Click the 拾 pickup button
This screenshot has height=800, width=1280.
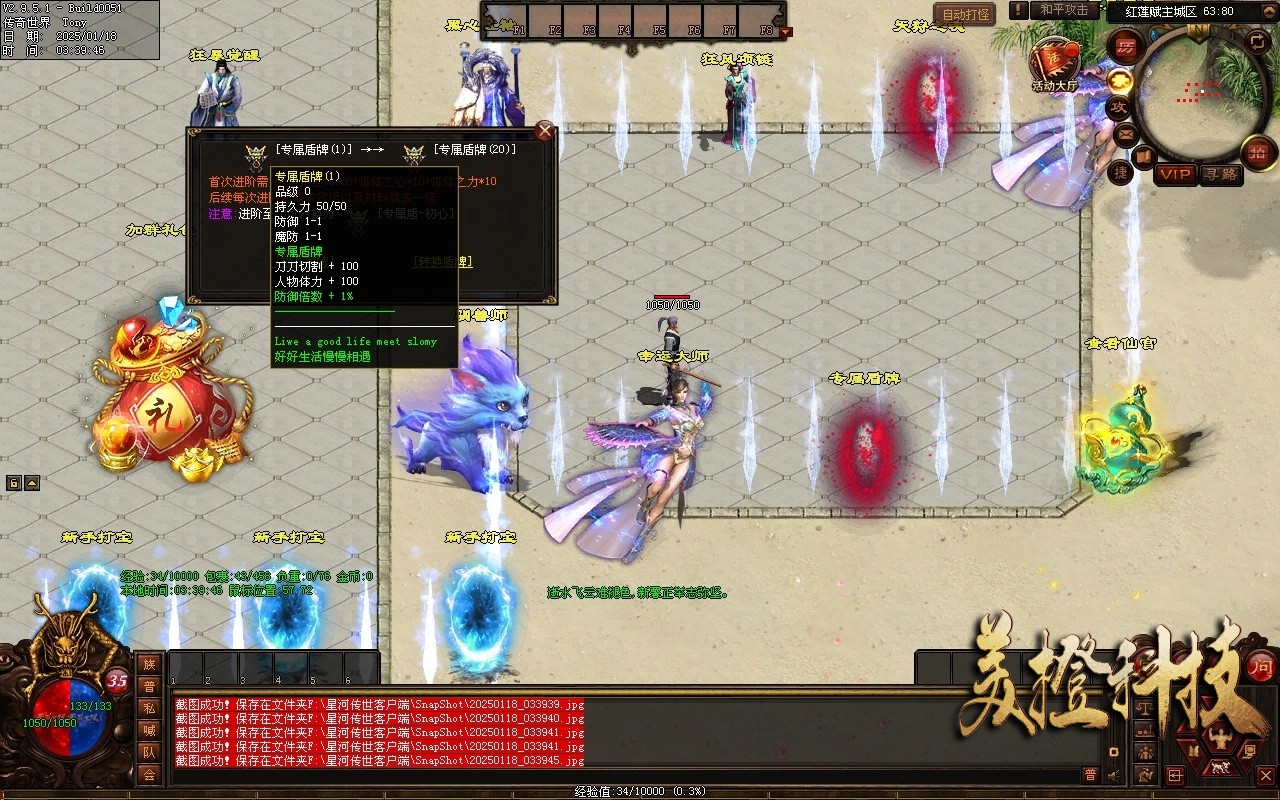pyautogui.click(x=1259, y=152)
